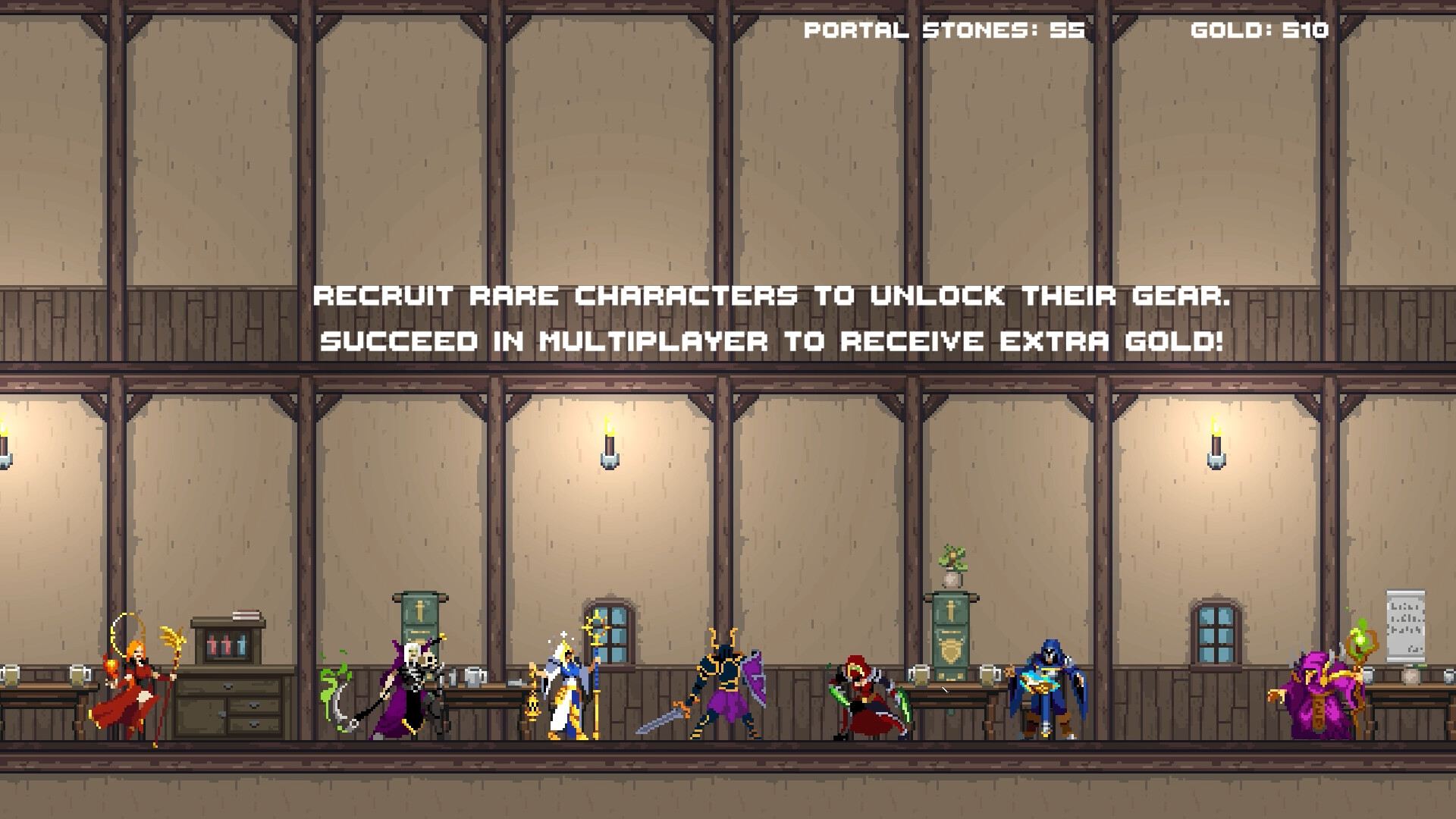
Task: Click the Portal Stones counter
Action: [x=944, y=30]
